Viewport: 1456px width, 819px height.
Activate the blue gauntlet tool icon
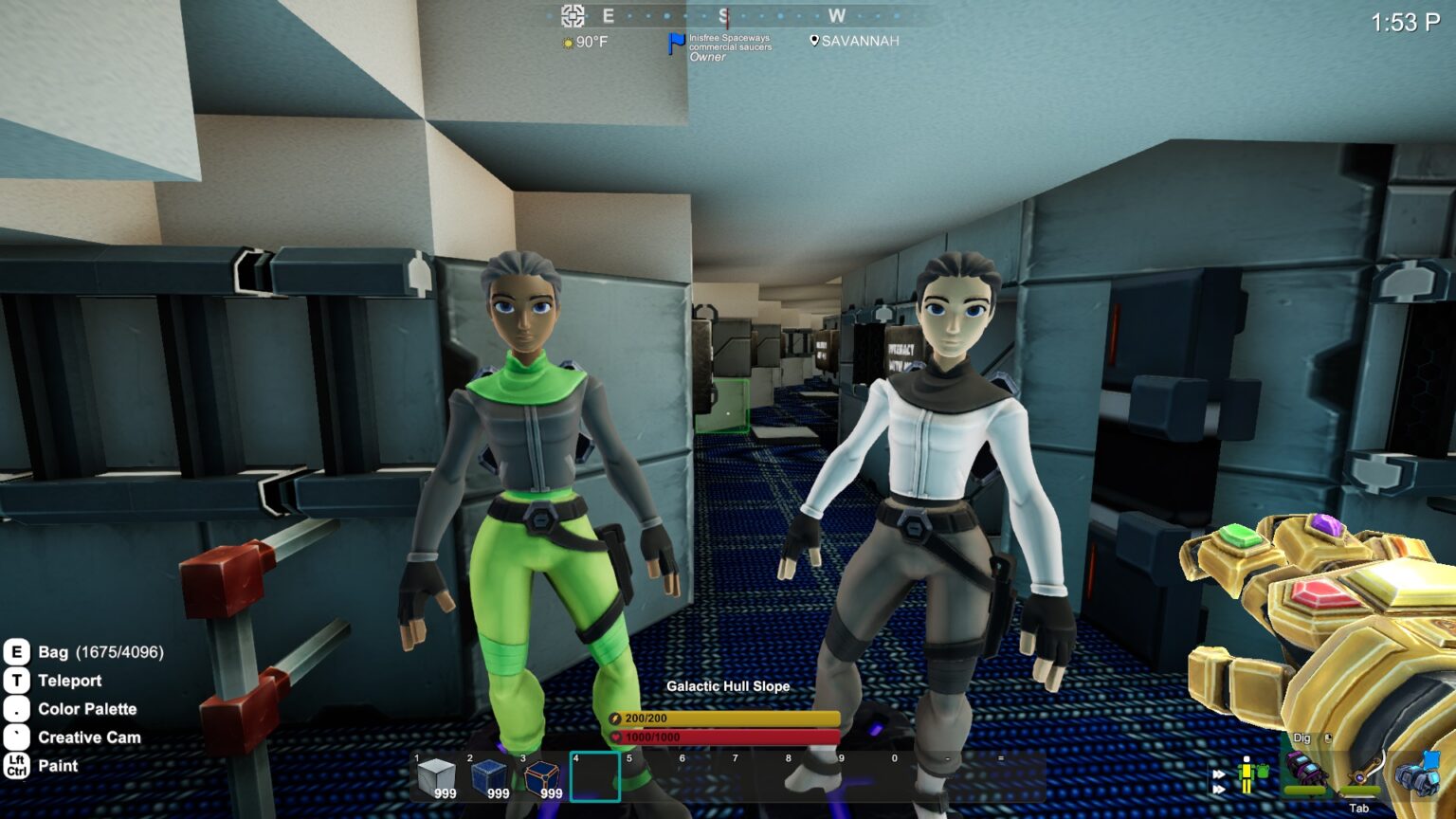click(1418, 772)
